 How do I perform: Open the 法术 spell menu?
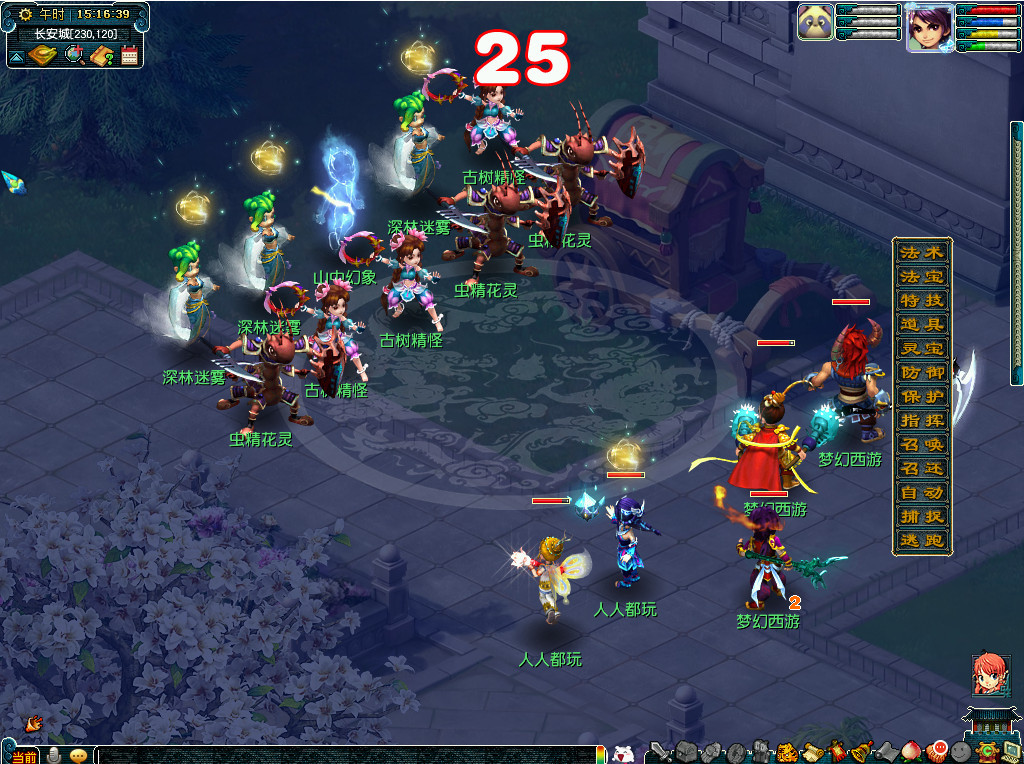(922, 252)
